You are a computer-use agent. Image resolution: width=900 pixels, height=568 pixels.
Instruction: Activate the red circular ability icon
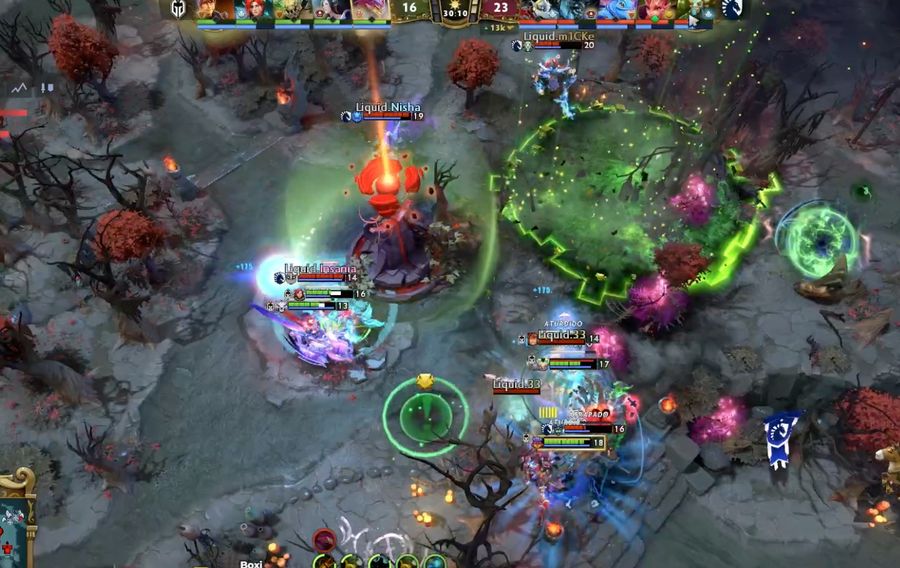[324, 541]
